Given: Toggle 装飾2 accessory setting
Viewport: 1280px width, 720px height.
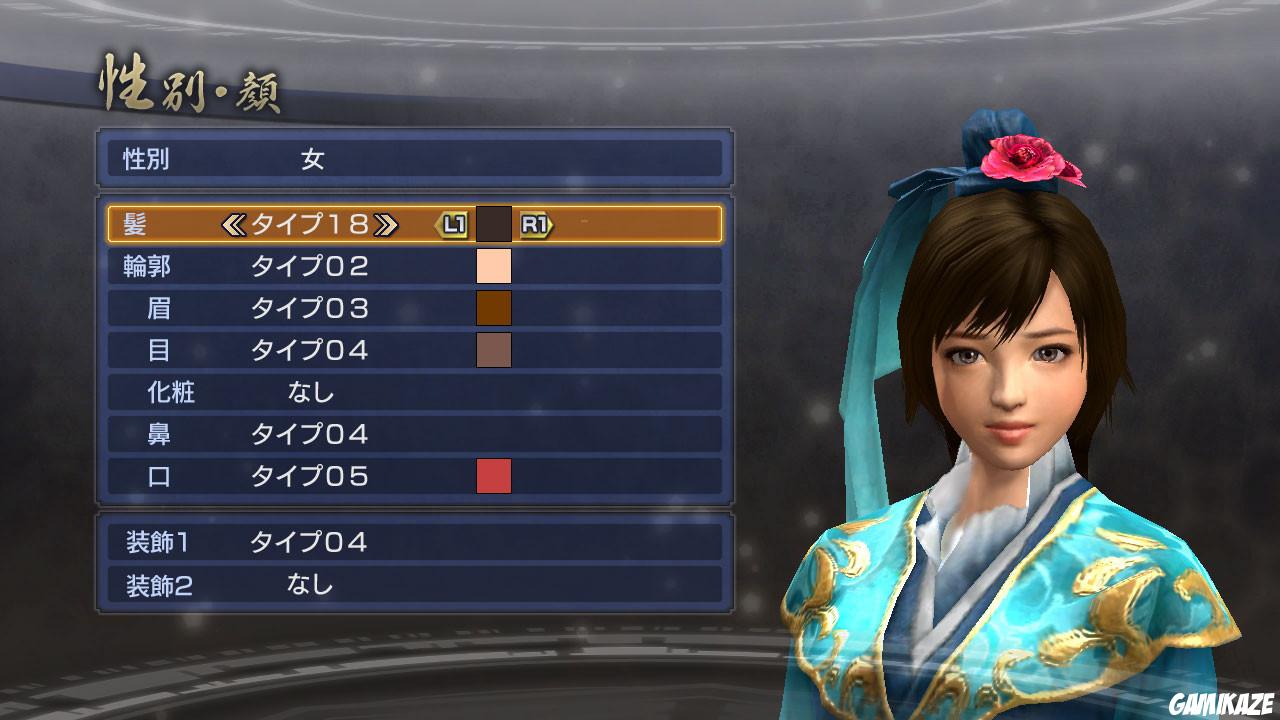Looking at the screenshot, I should [x=300, y=585].
